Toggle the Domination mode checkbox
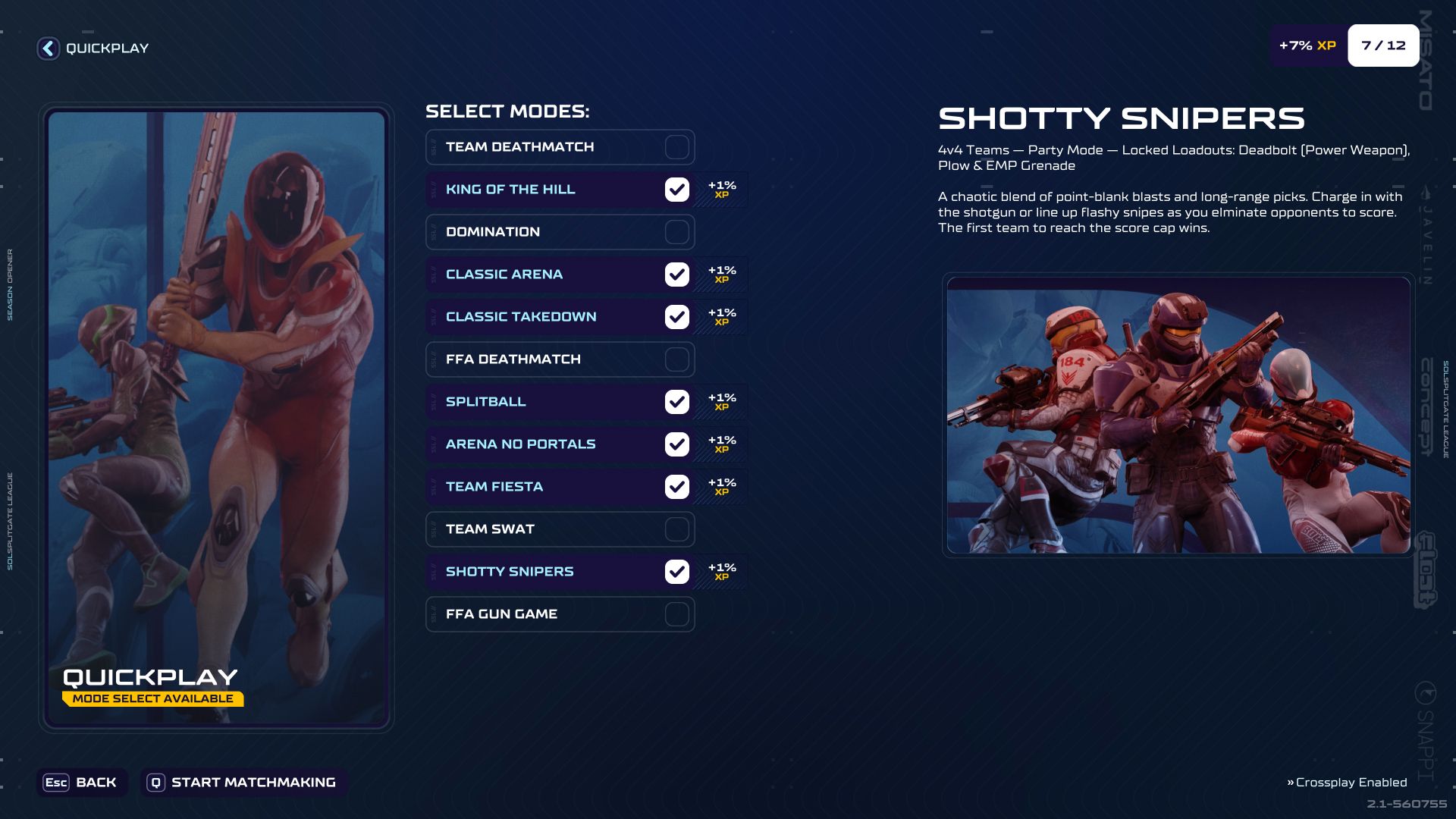 click(x=676, y=232)
